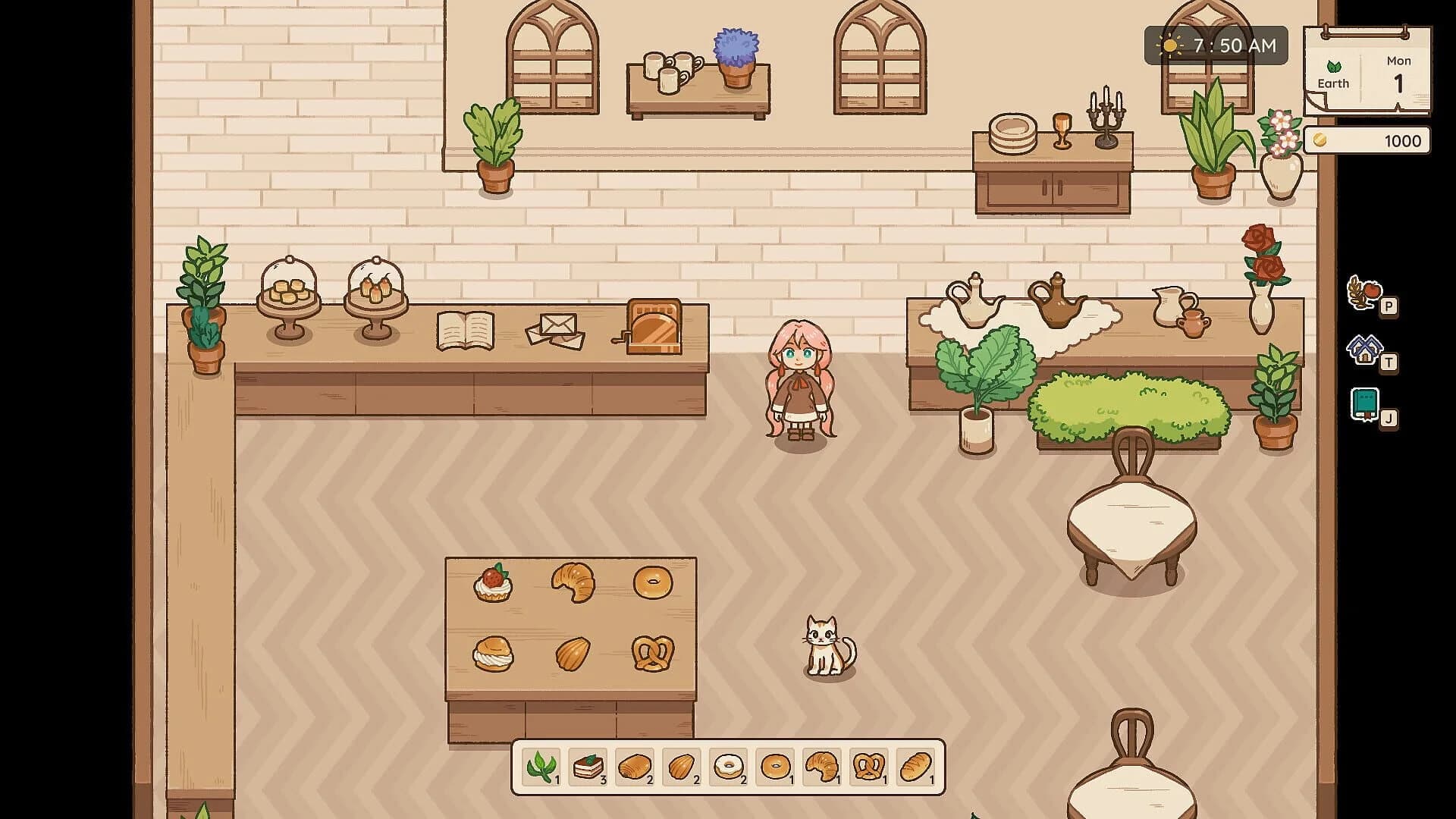Select the mint leaves in the first hotbar slot
This screenshot has height=819, width=1456.
(x=541, y=767)
